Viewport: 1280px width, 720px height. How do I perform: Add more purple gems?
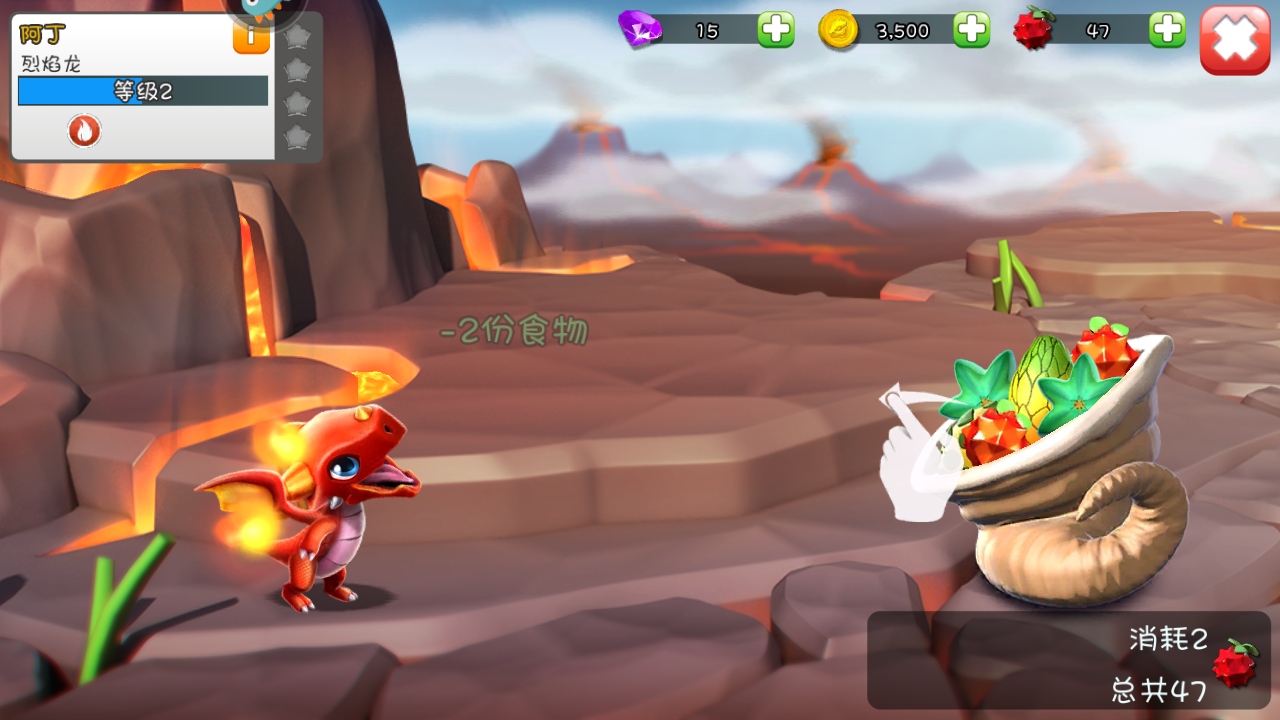775,30
